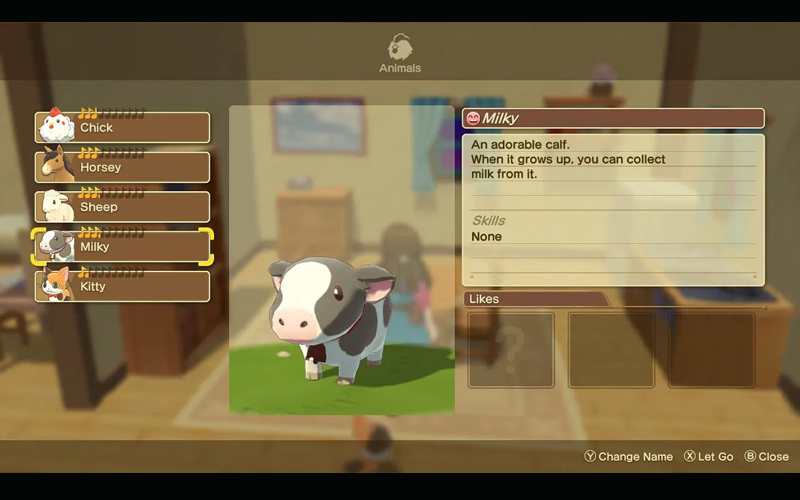Click the Change Name option
Viewport: 800px width, 500px height.
(629, 457)
